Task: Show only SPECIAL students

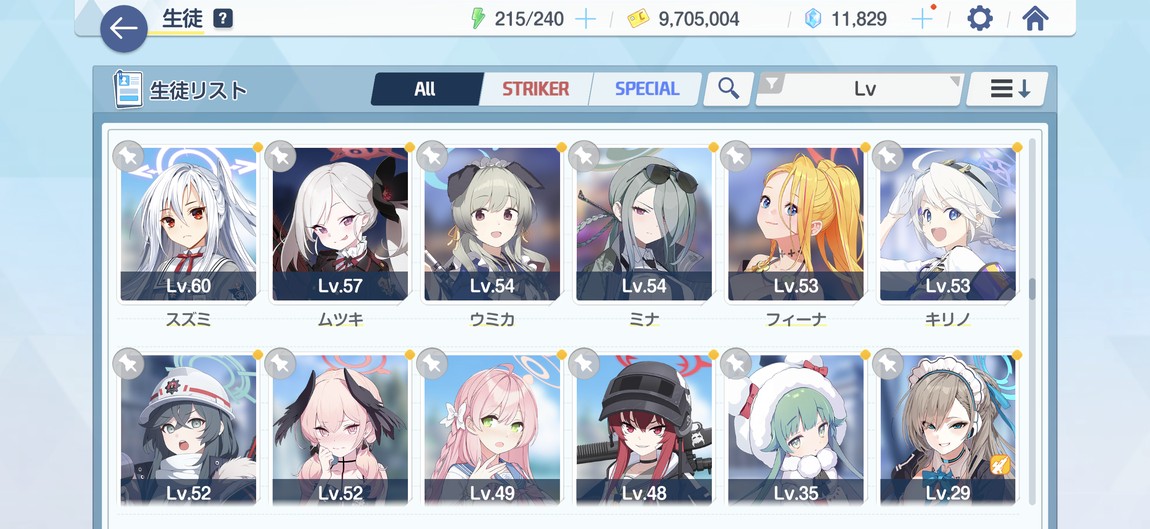Action: [646, 89]
